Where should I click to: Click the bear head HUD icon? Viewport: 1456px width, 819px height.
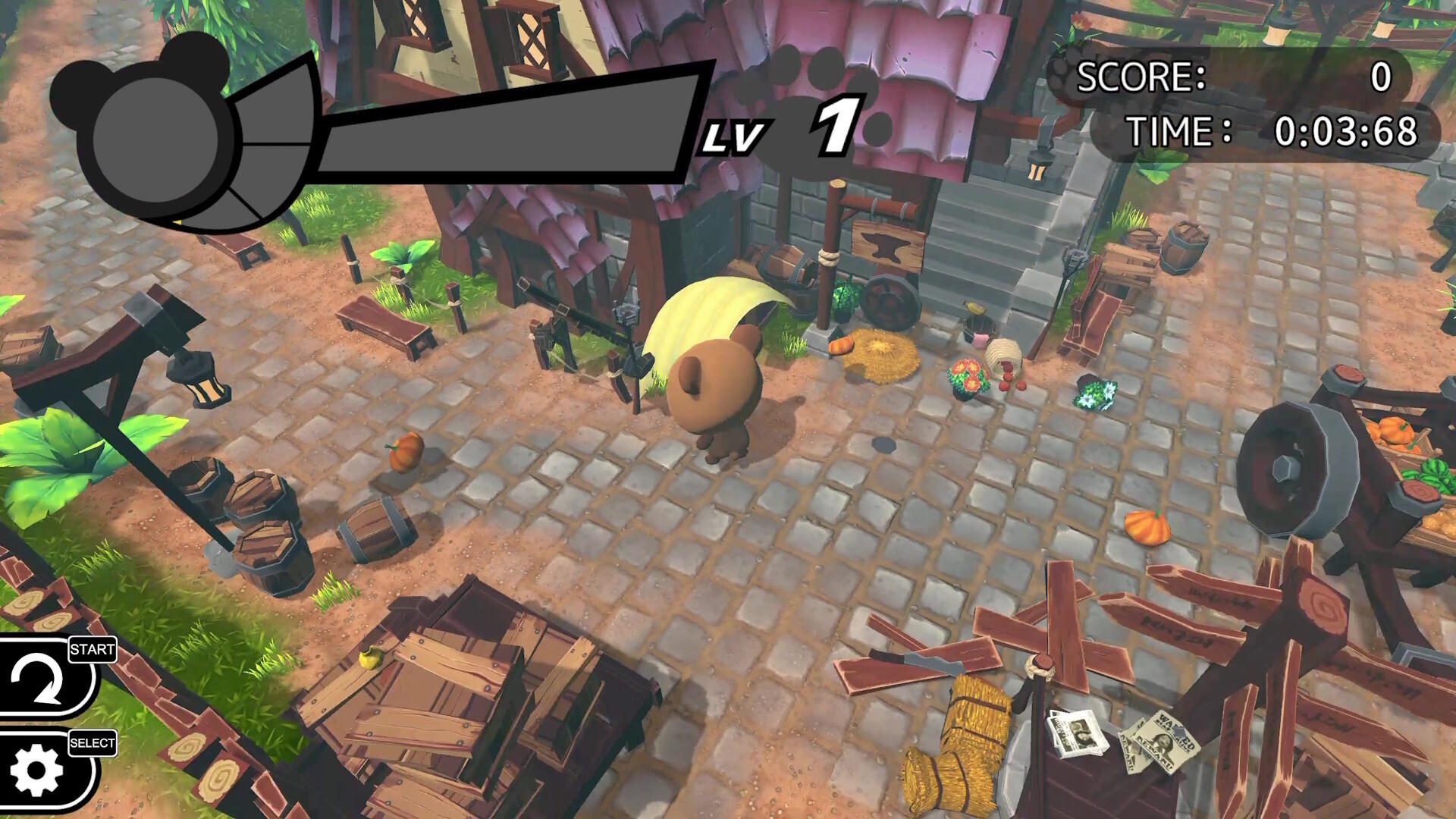[x=155, y=133]
